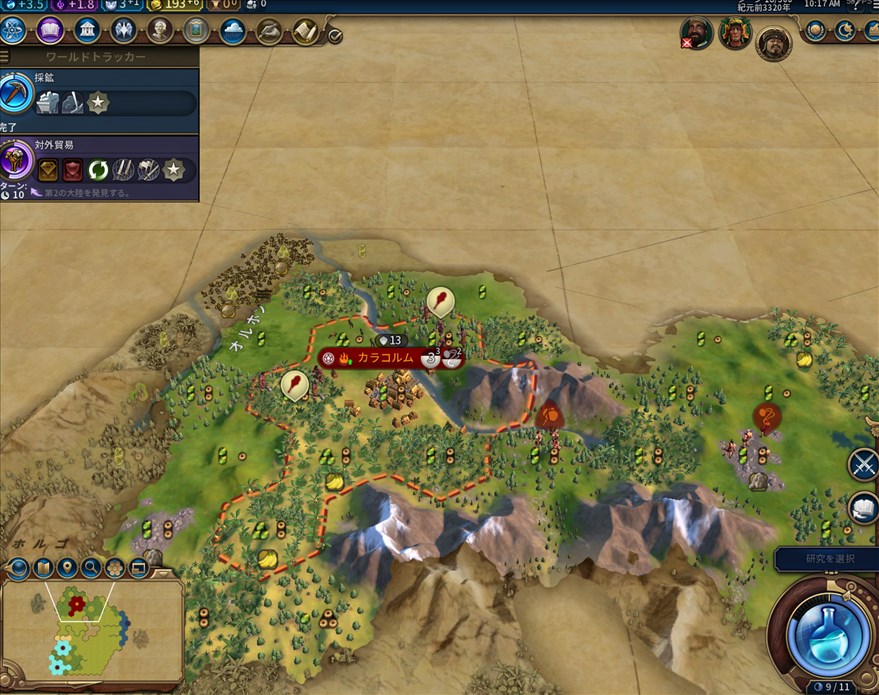
Task: Select the Mining research pickaxe icon
Action: tap(17, 93)
